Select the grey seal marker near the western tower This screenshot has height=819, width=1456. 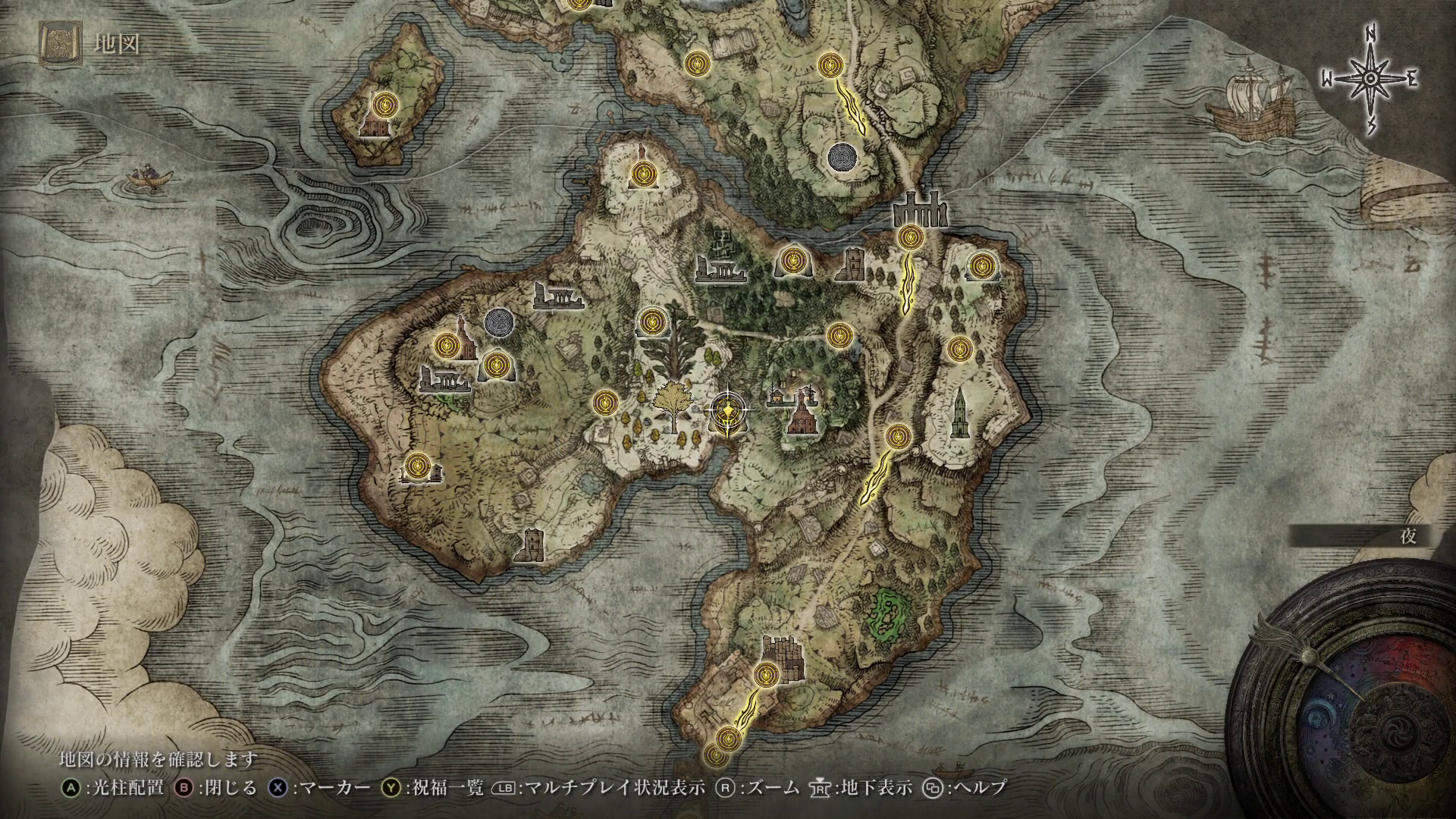pyautogui.click(x=499, y=322)
